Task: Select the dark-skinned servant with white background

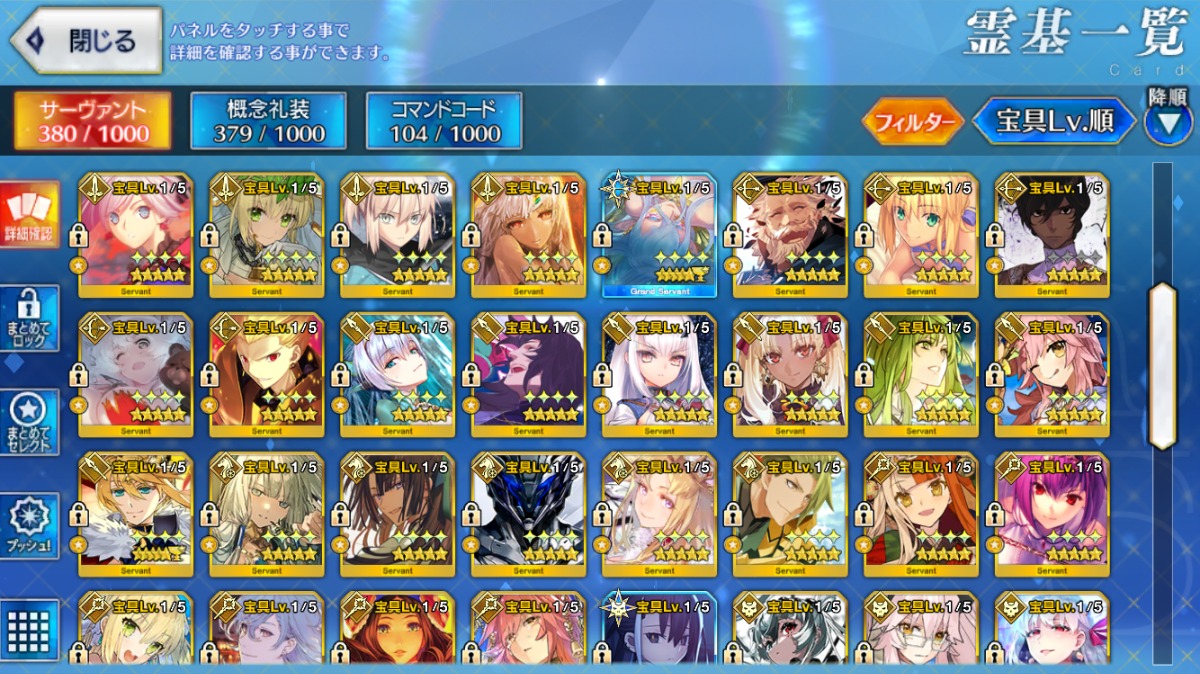Action: tap(1052, 235)
